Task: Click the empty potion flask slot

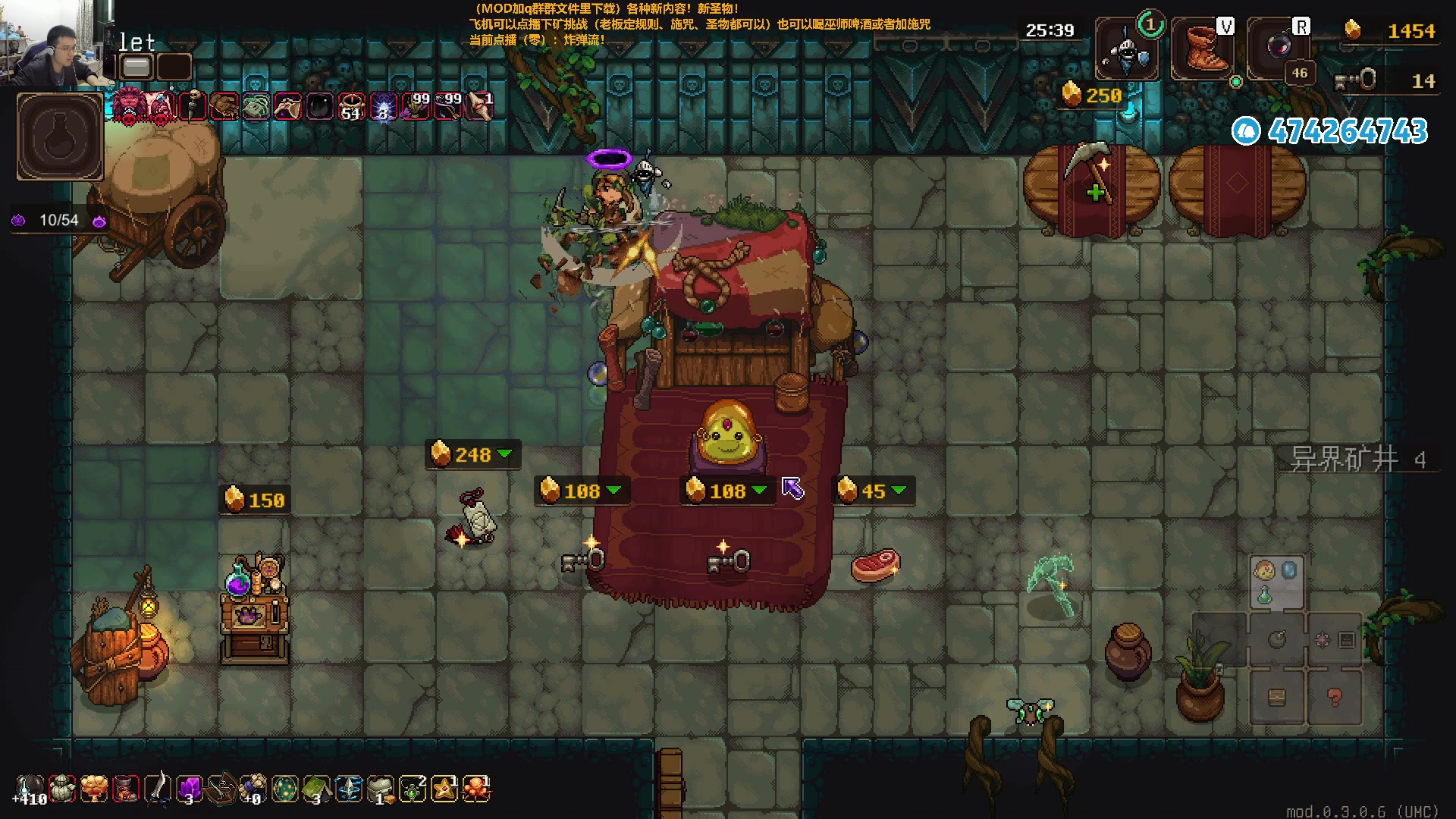Action: 60,136
